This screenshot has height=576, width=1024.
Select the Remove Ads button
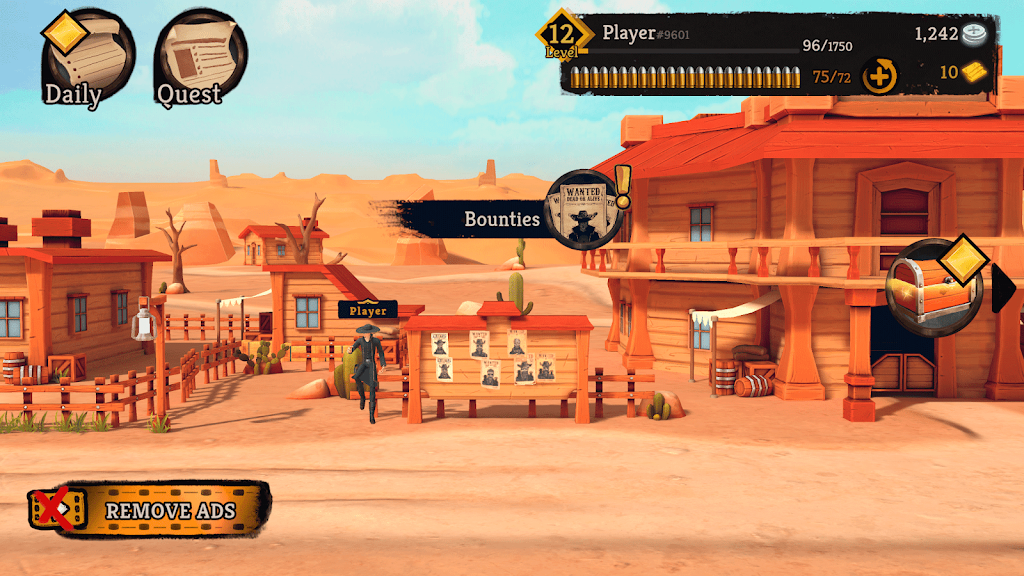pos(151,510)
